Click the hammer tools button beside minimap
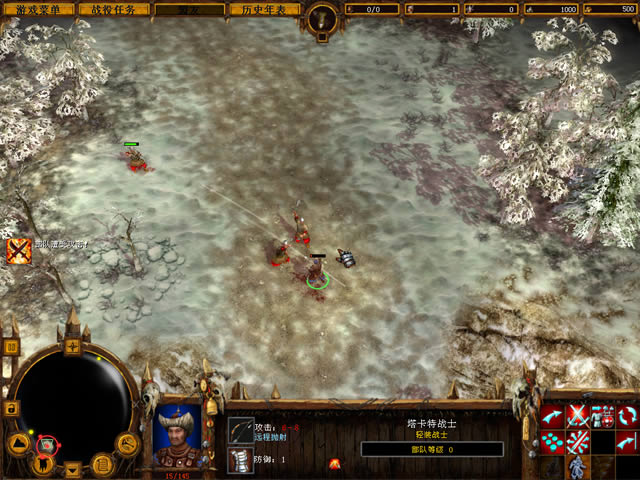The image size is (640, 480). pyautogui.click(x=126, y=443)
